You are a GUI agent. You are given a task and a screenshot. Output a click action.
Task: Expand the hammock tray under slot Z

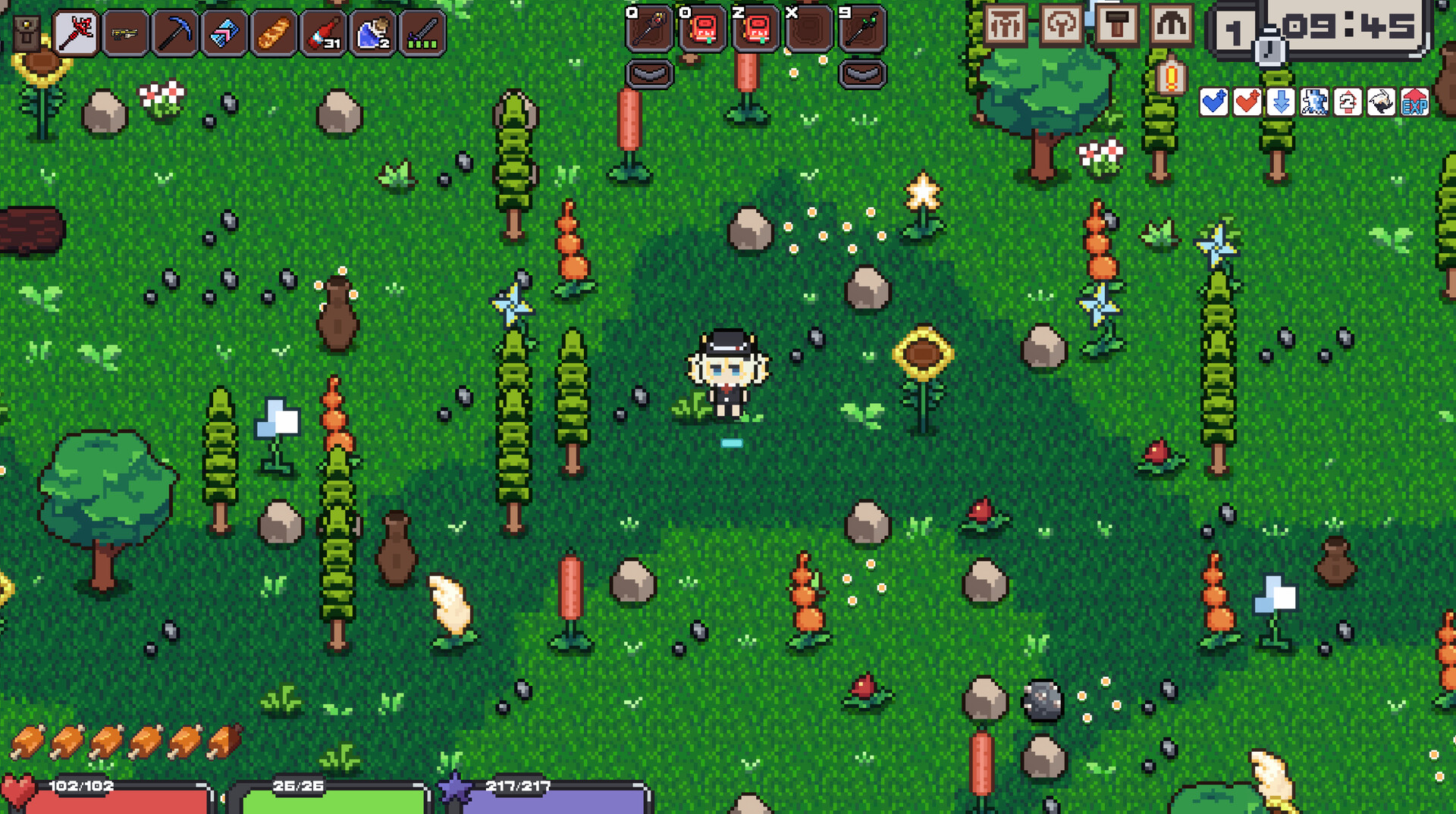(863, 74)
